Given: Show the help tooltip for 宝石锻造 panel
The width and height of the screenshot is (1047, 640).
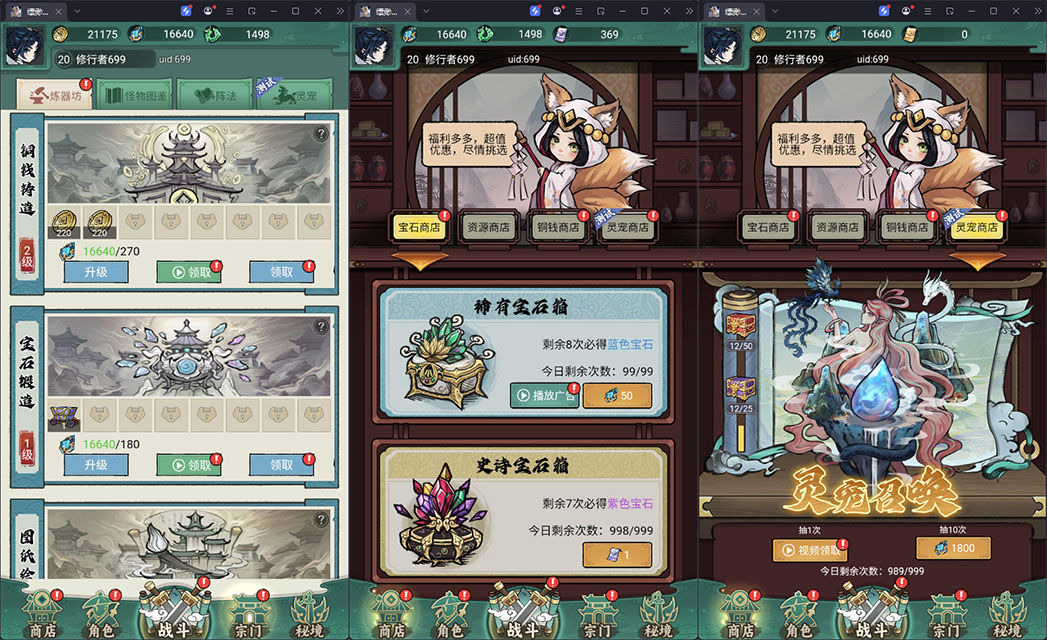Looking at the screenshot, I should tap(321, 327).
